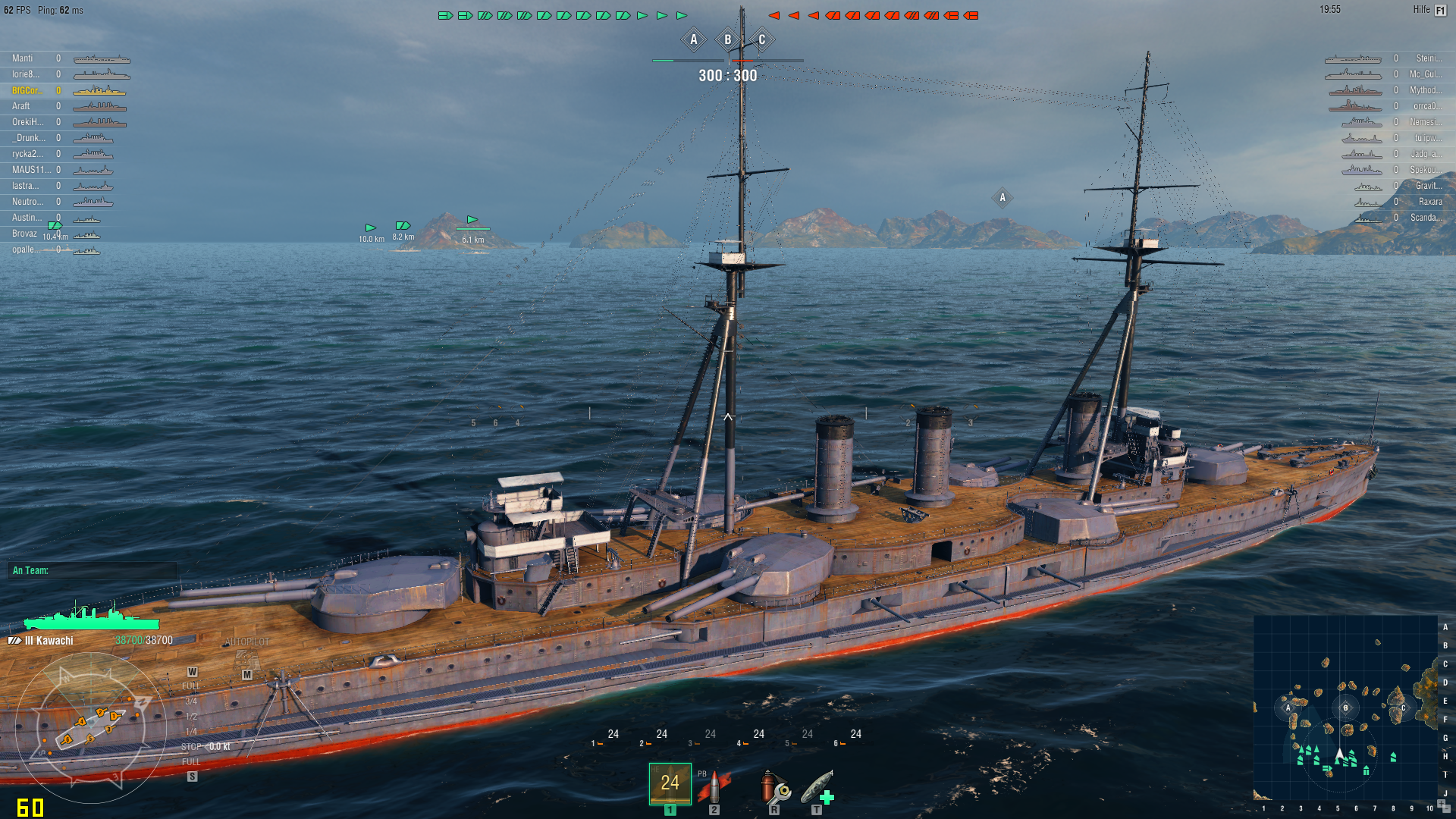Select the HE shells in ammo slot 1
This screenshot has height=819, width=1456.
tap(670, 785)
